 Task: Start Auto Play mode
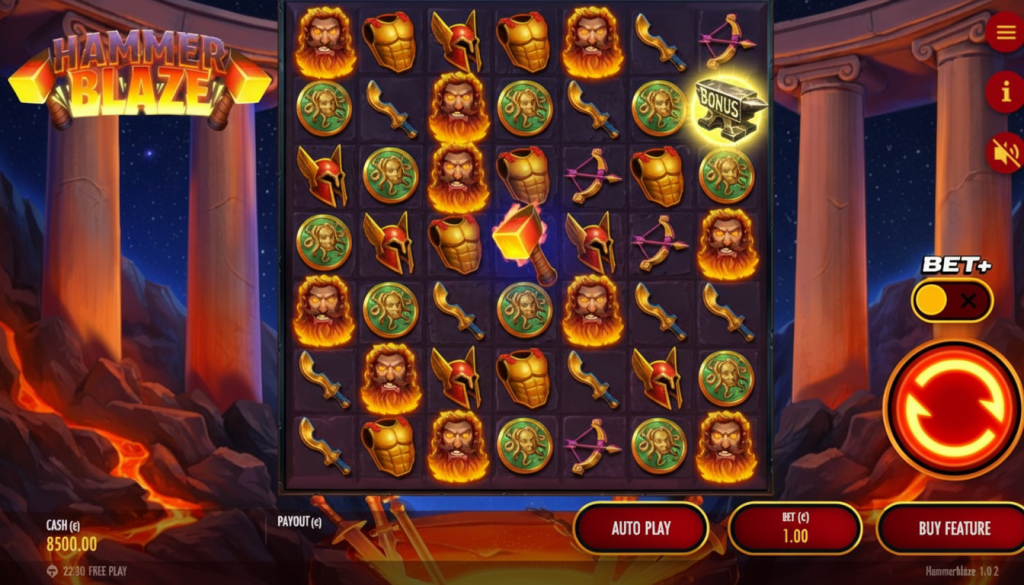coord(641,528)
